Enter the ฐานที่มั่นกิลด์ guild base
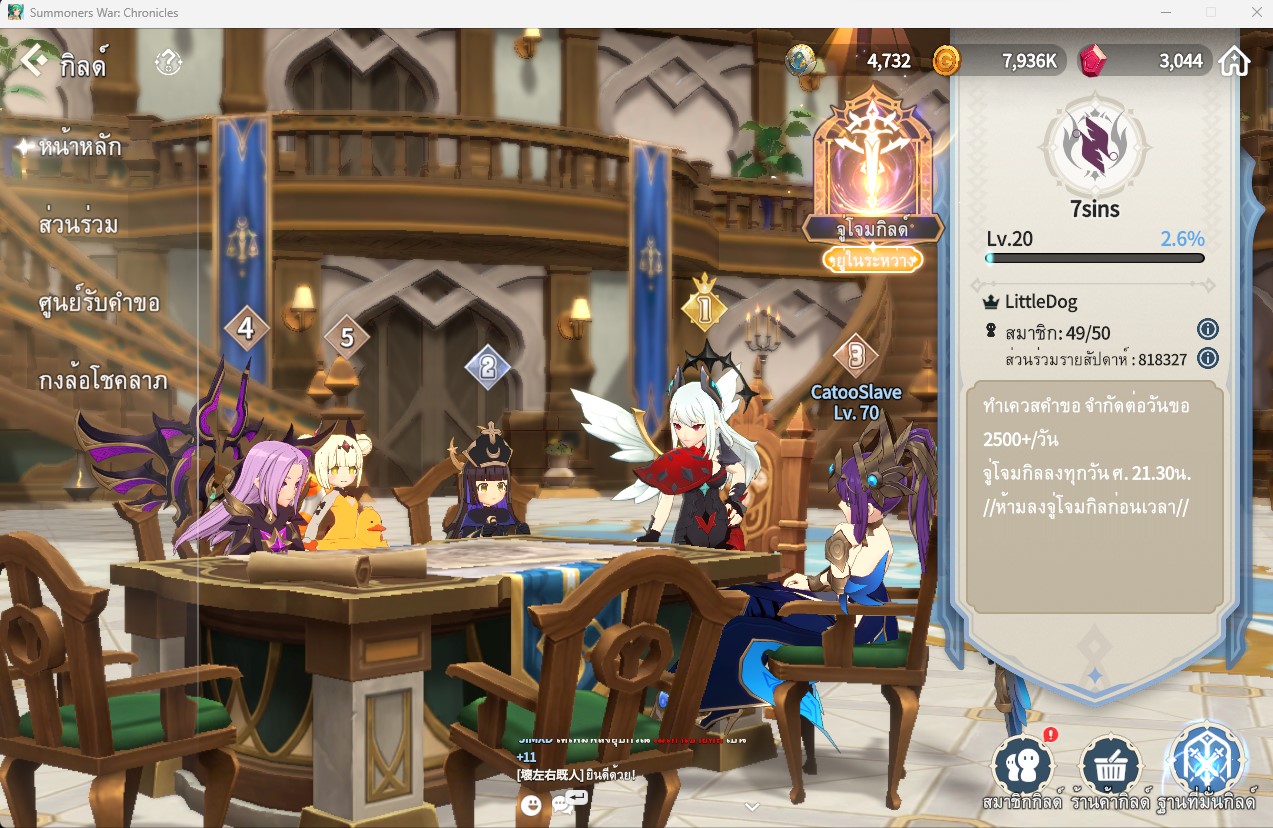1273x828 pixels. (x=1206, y=762)
